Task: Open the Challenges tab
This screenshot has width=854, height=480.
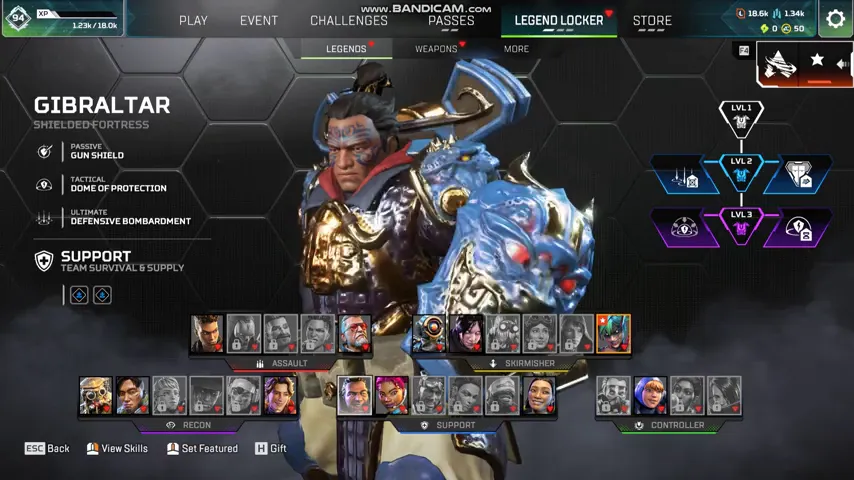Action: point(349,20)
